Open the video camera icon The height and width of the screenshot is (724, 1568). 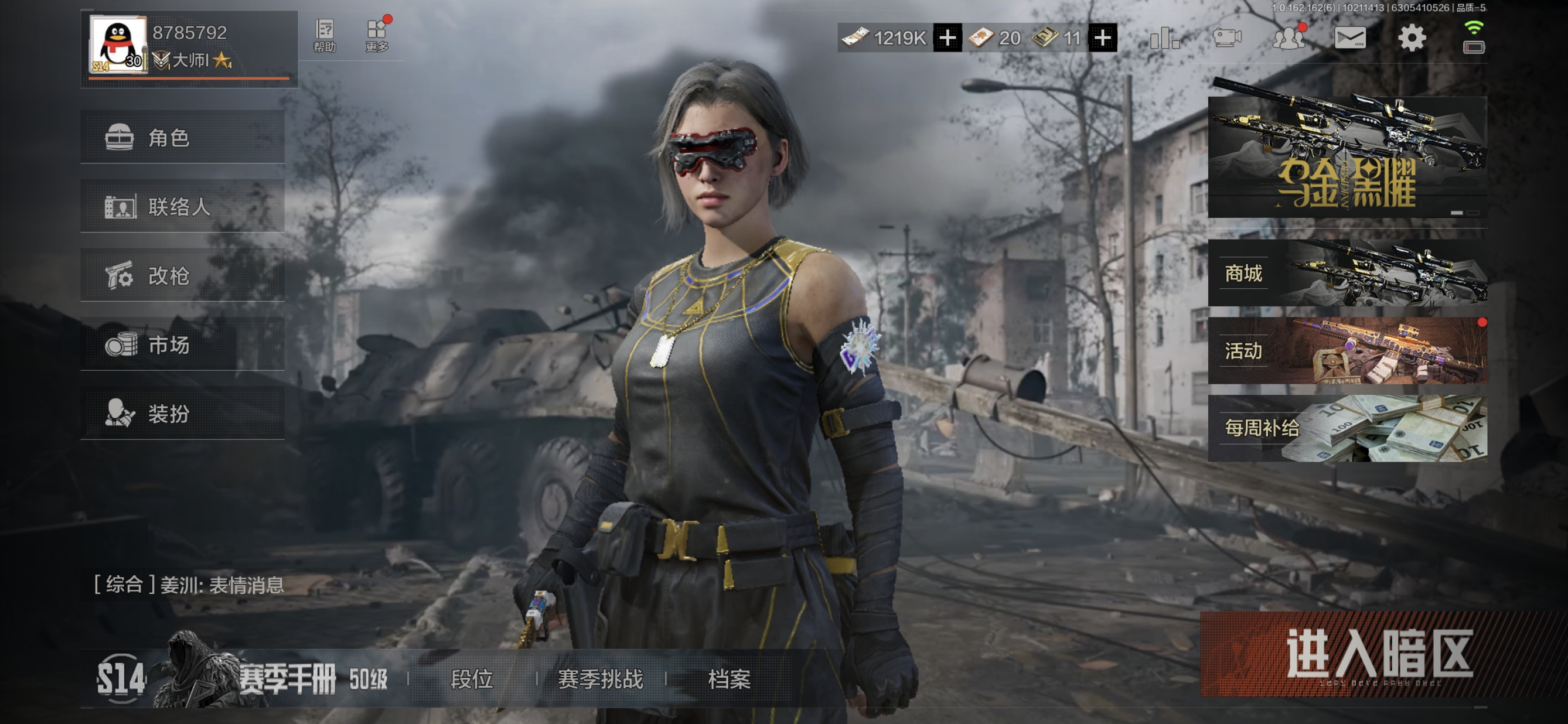point(1226,38)
